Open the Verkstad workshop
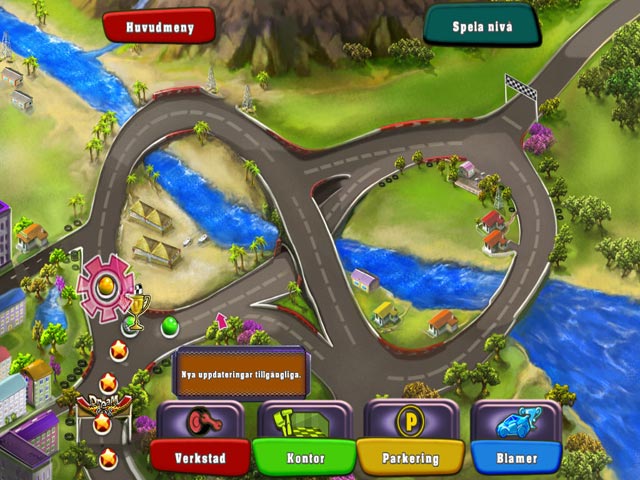Viewport: 640px width, 480px height. [x=200, y=457]
